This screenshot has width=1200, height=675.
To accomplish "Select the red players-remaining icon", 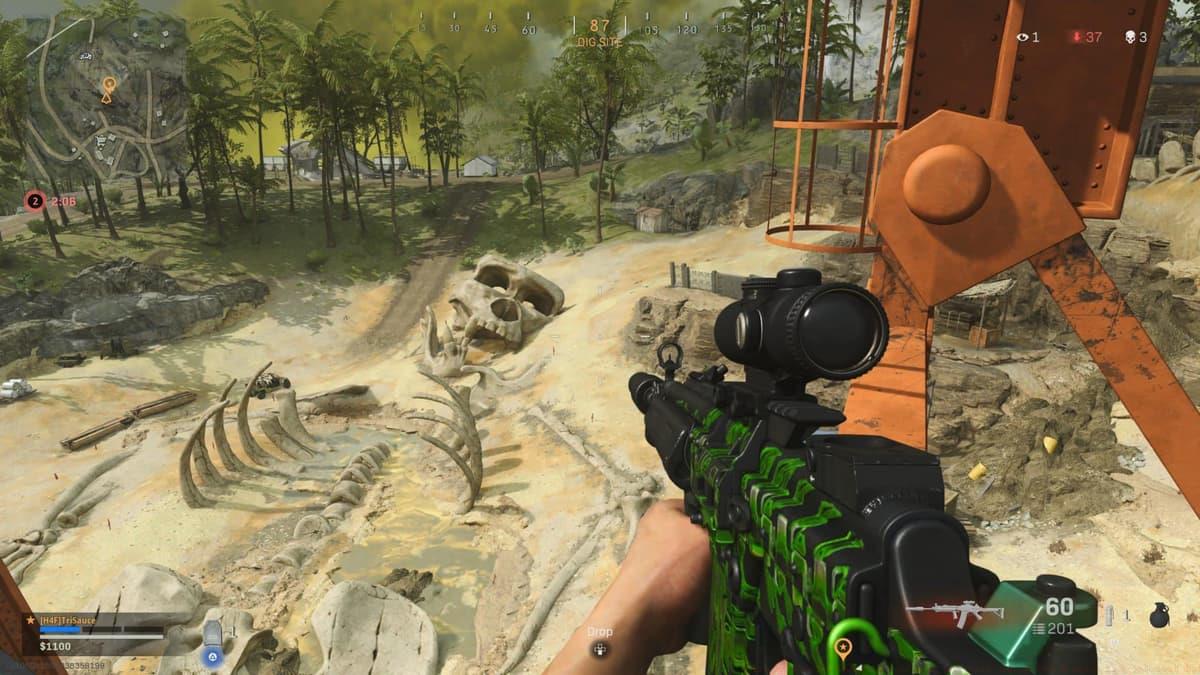I will coord(1076,37).
